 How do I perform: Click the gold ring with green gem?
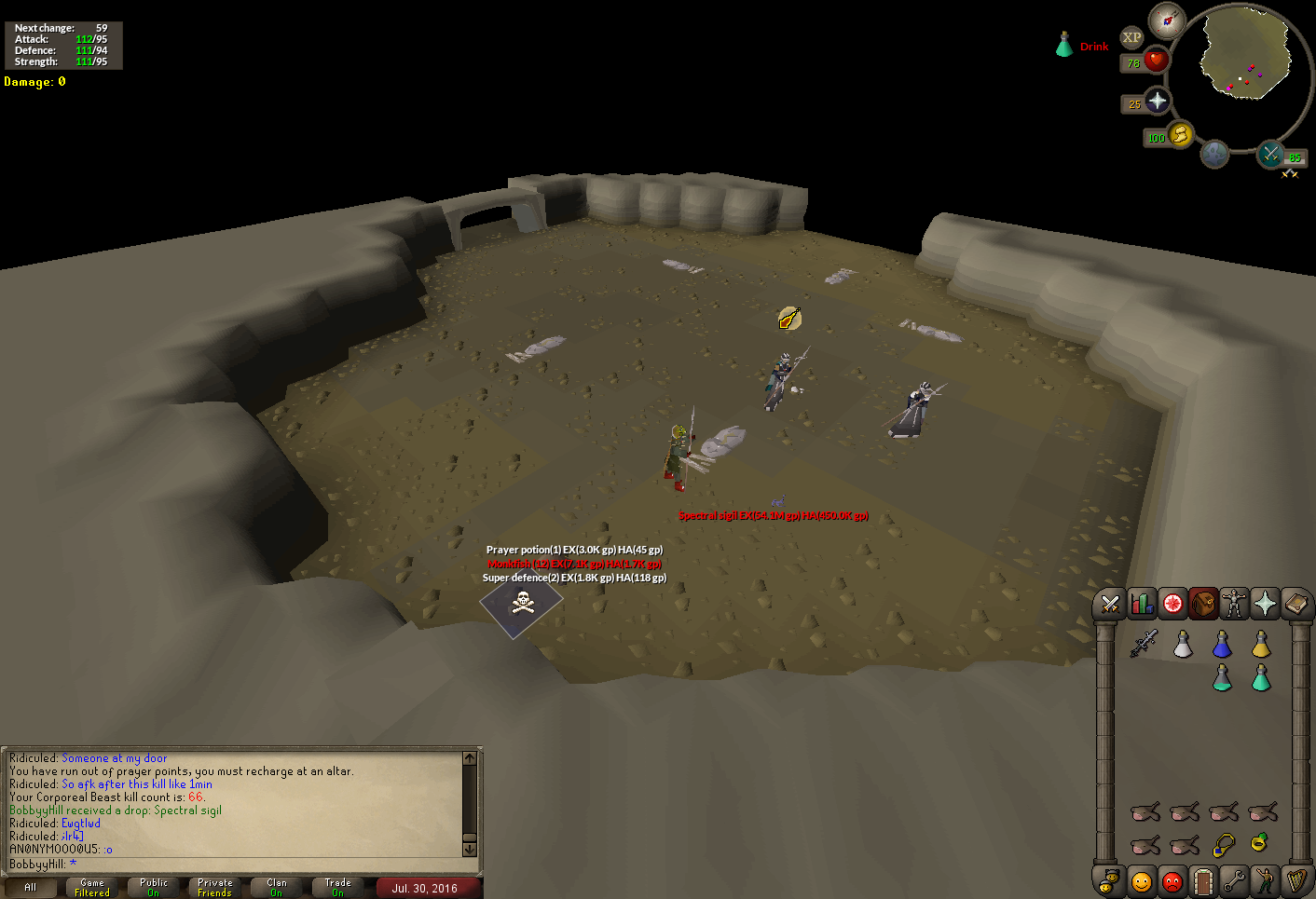point(1260,843)
